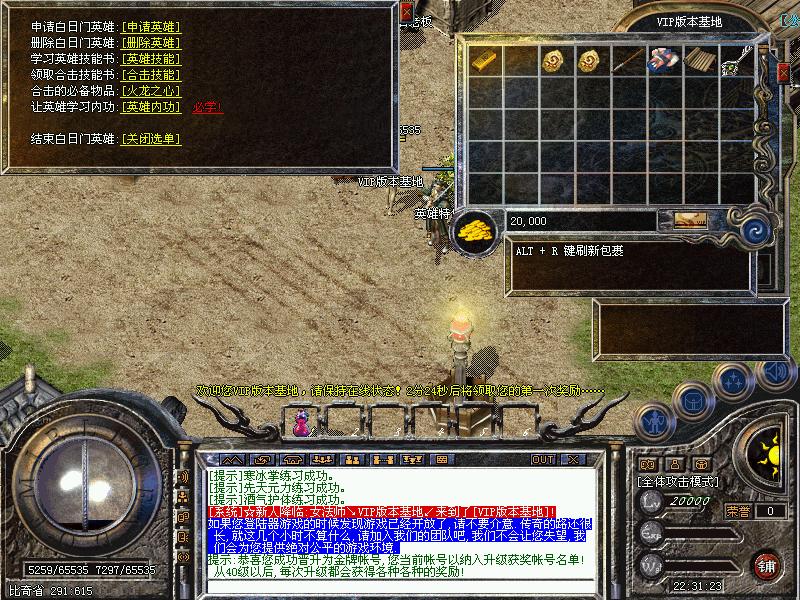Select the 删除英雄 dialogue link
Image resolution: width=800 pixels, height=600 pixels.
click(150, 43)
